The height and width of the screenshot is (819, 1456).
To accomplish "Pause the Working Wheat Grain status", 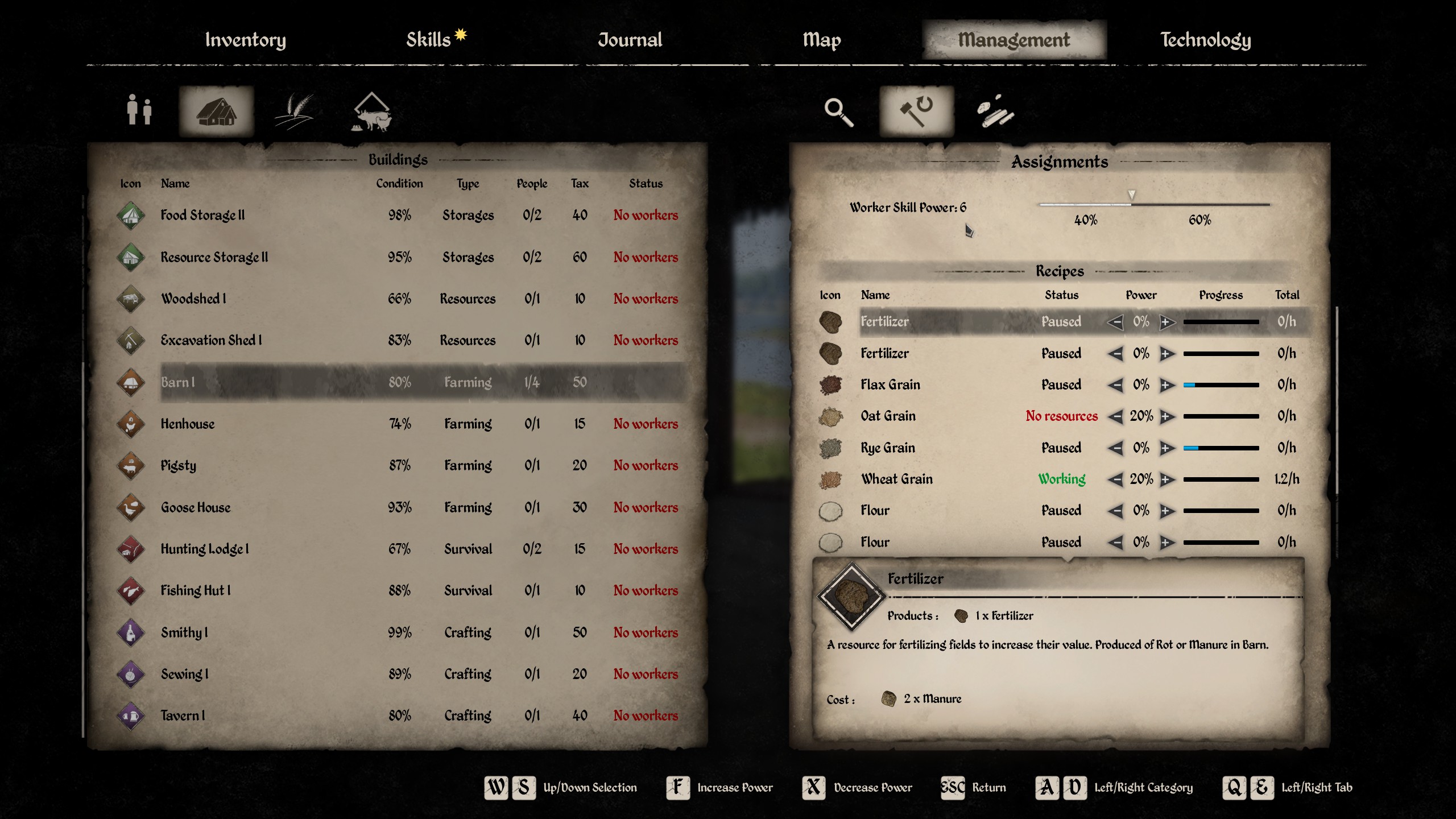I will coord(1061,479).
